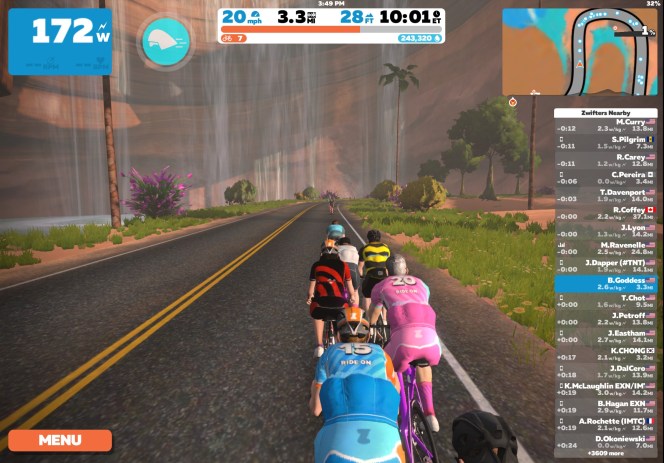
Task: Pick C.Pereira from the nearby riders
Action: [605, 177]
